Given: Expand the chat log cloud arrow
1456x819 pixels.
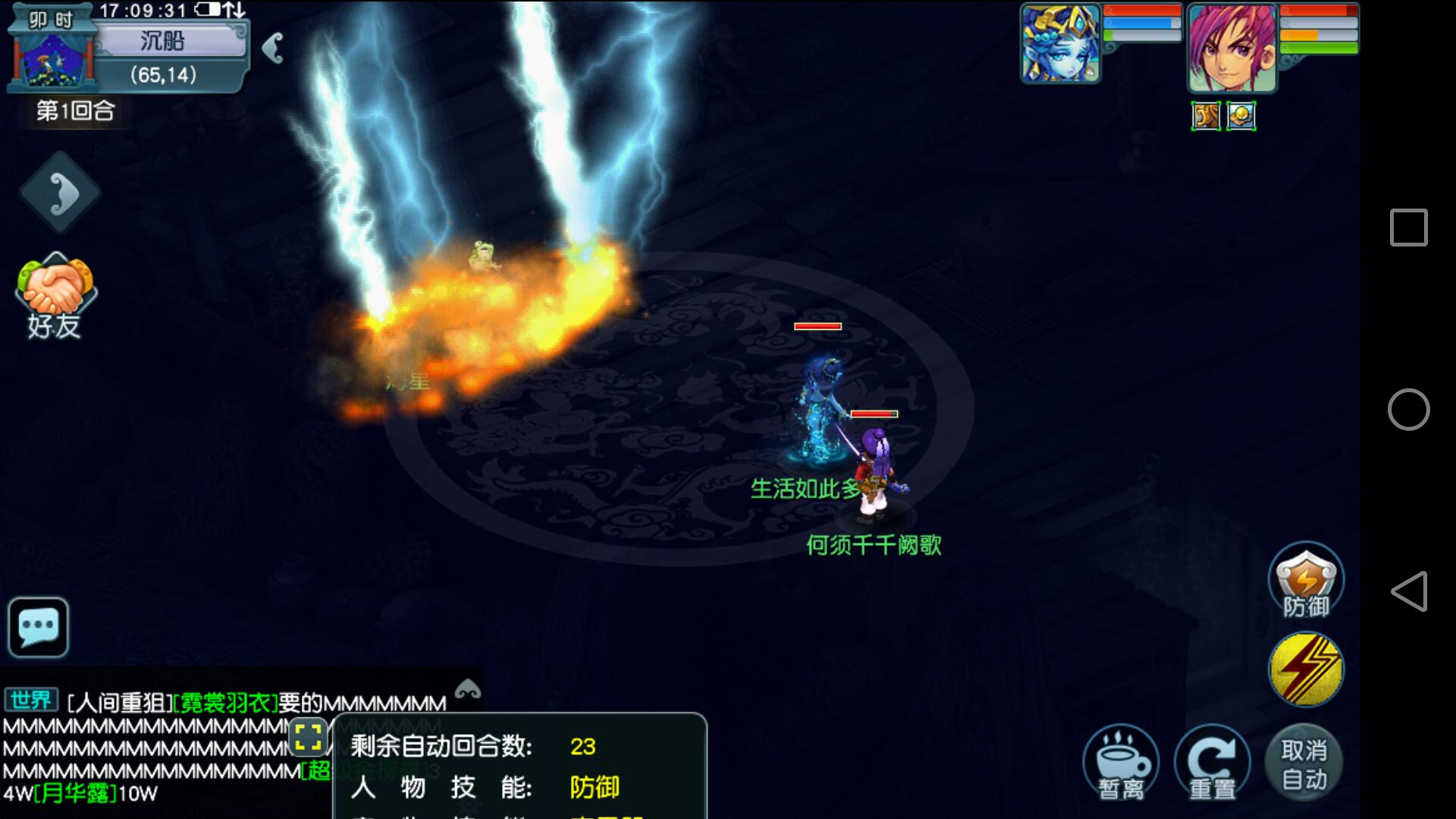Looking at the screenshot, I should (467, 689).
